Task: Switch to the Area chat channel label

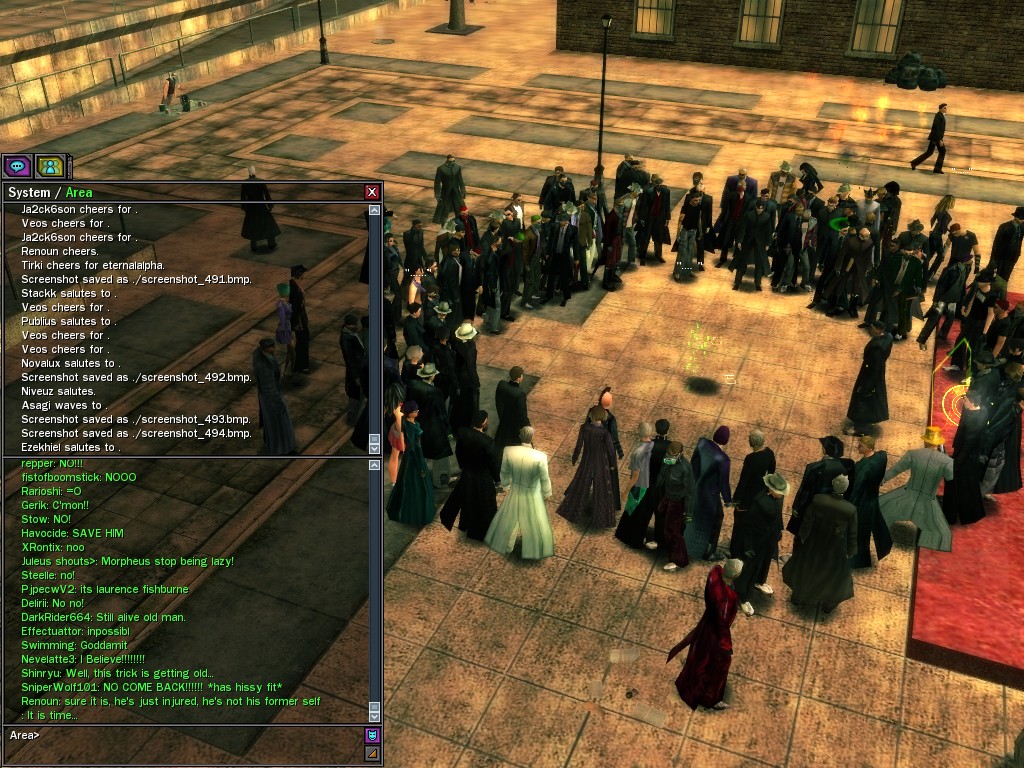Action: point(79,192)
